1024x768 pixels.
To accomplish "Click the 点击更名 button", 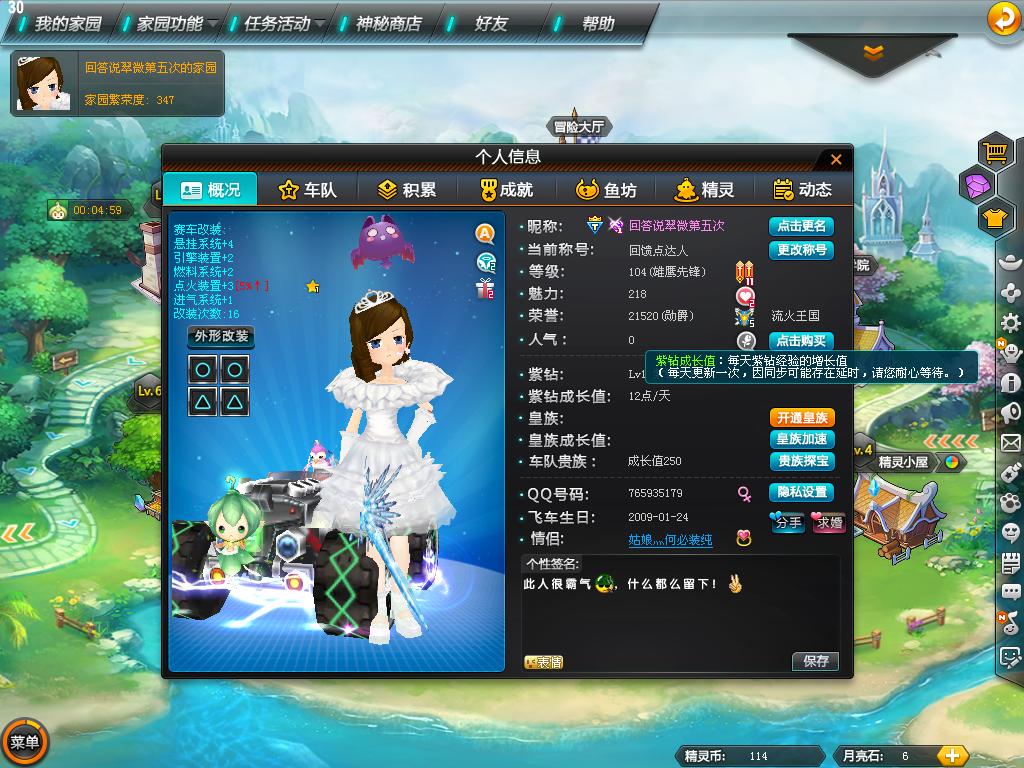I will pos(800,226).
